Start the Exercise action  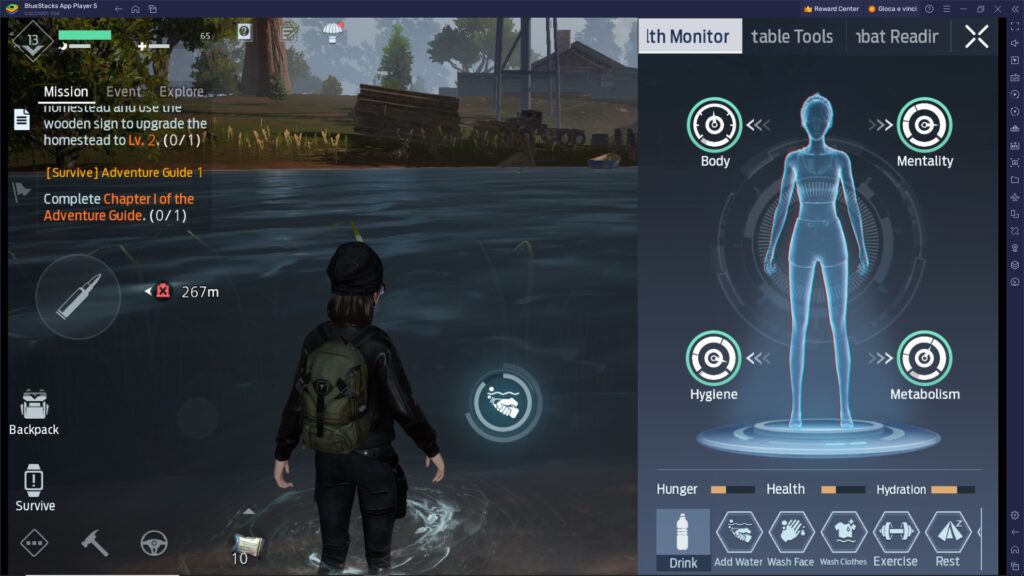pos(895,539)
